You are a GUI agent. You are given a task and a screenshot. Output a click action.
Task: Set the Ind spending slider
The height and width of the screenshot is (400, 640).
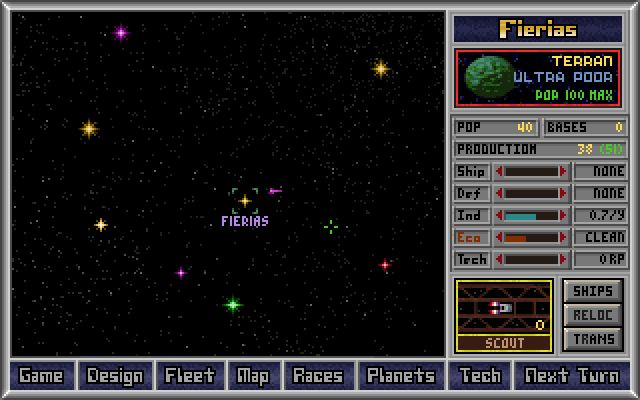[531, 215]
